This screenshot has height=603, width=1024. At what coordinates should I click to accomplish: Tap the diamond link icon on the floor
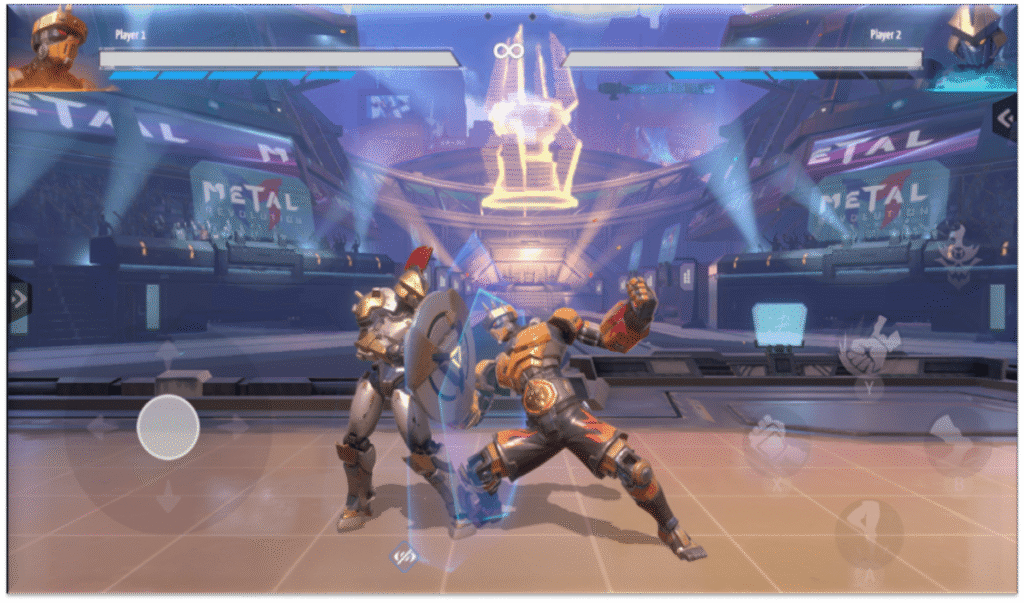pyautogui.click(x=404, y=554)
